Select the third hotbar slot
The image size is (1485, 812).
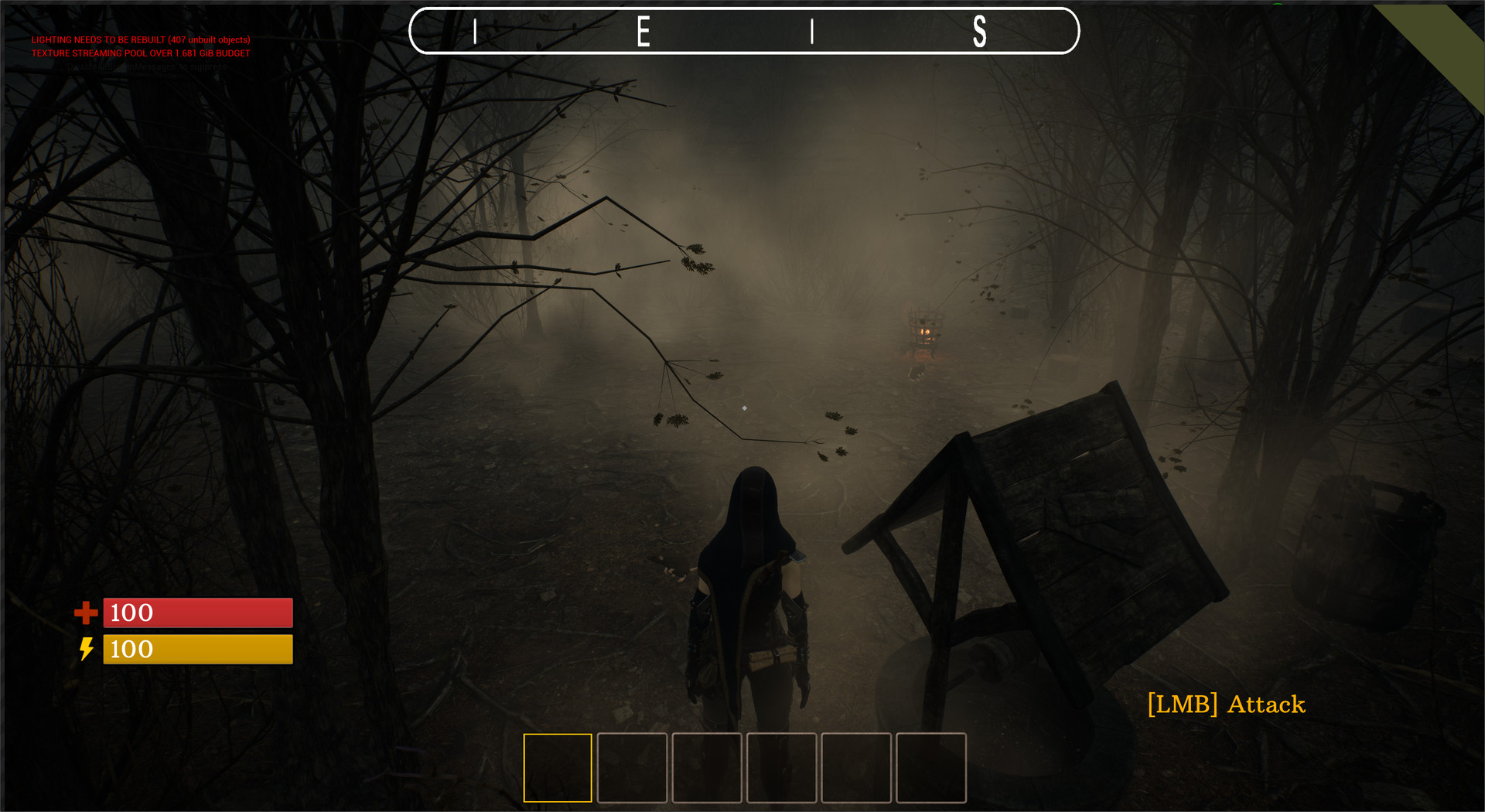coord(708,767)
